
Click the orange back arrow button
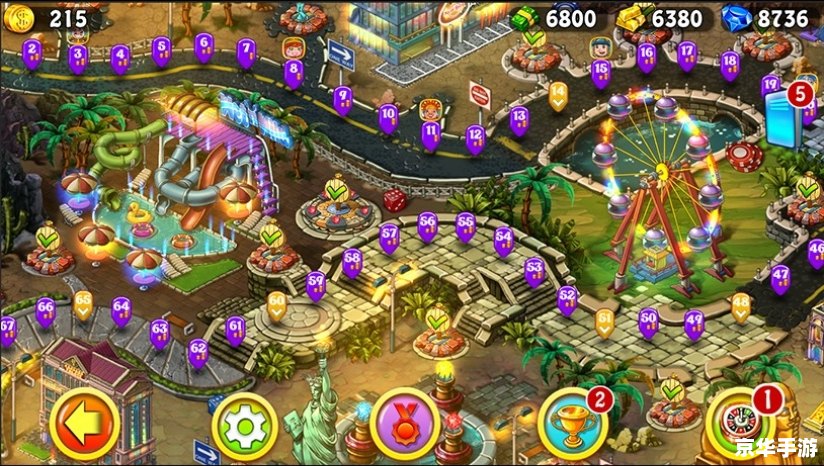pos(84,423)
